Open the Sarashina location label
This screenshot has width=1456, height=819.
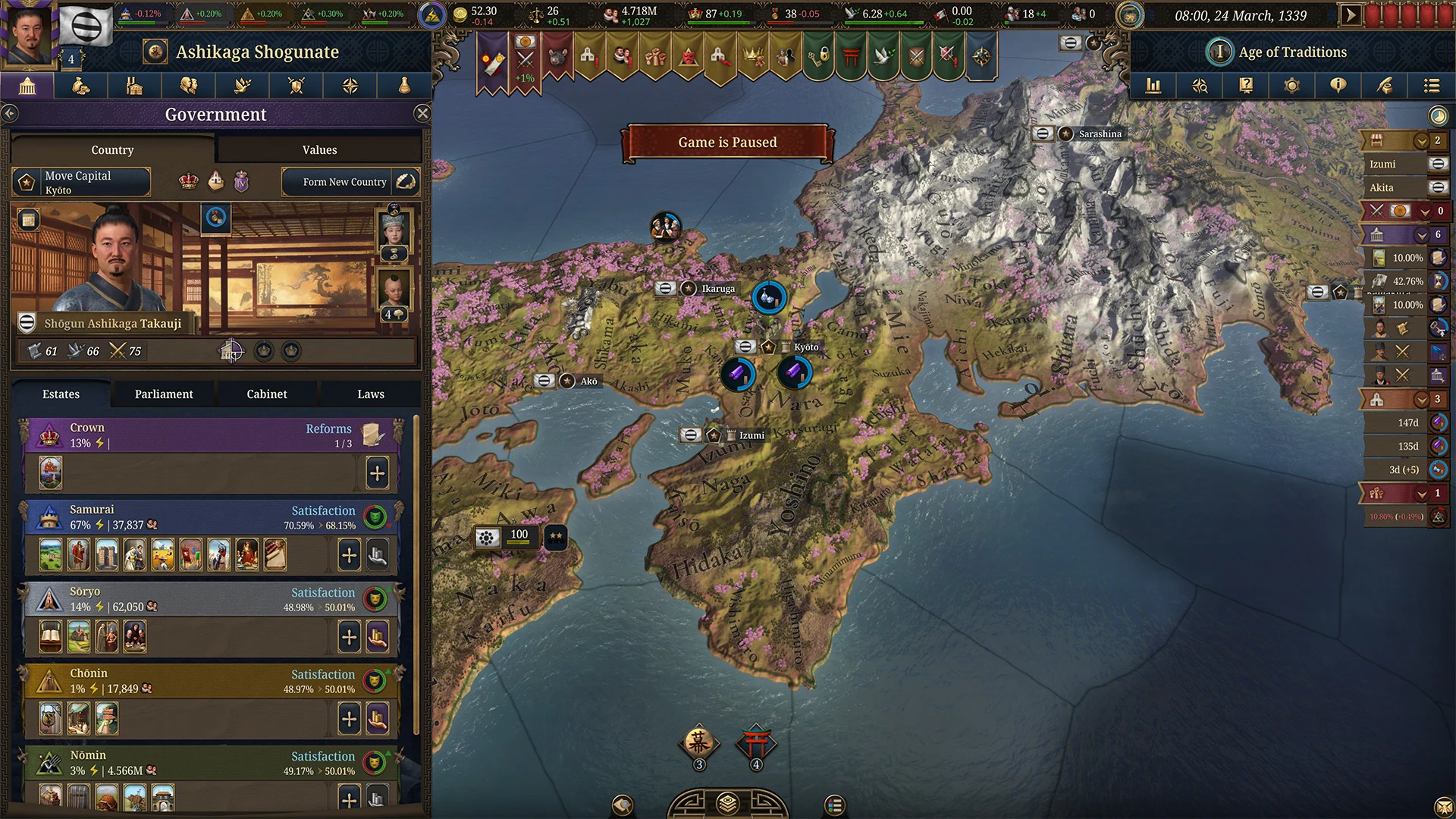point(1100,133)
